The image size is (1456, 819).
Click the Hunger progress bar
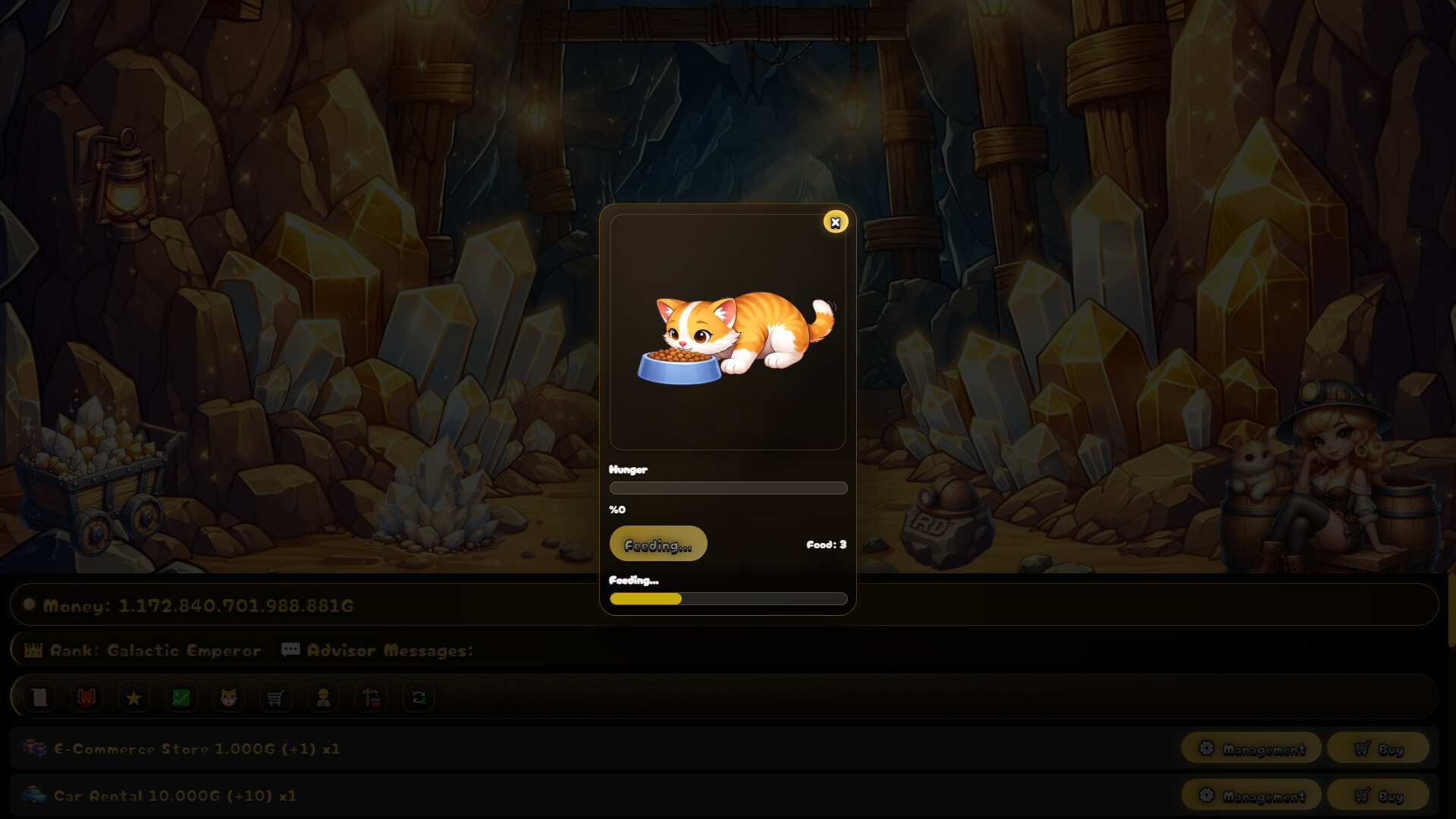tap(728, 488)
